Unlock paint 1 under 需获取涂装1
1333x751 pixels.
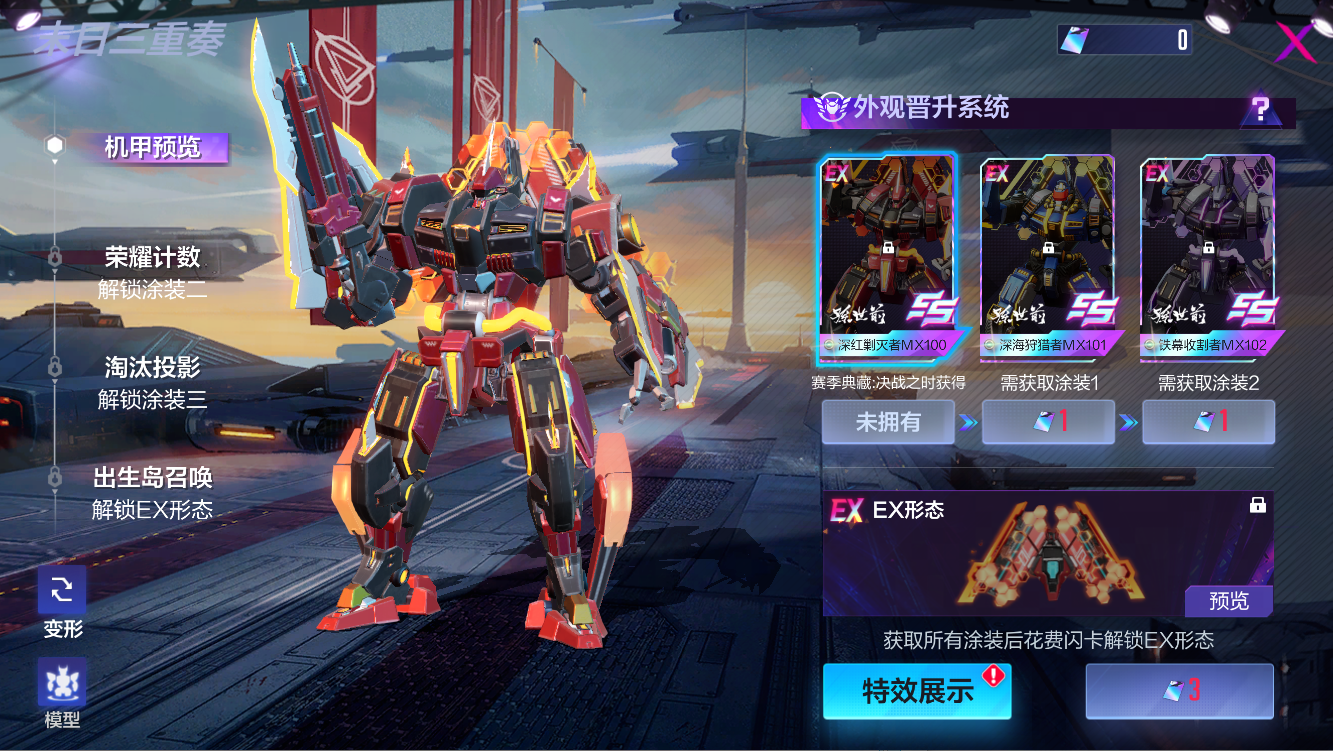click(x=1048, y=422)
